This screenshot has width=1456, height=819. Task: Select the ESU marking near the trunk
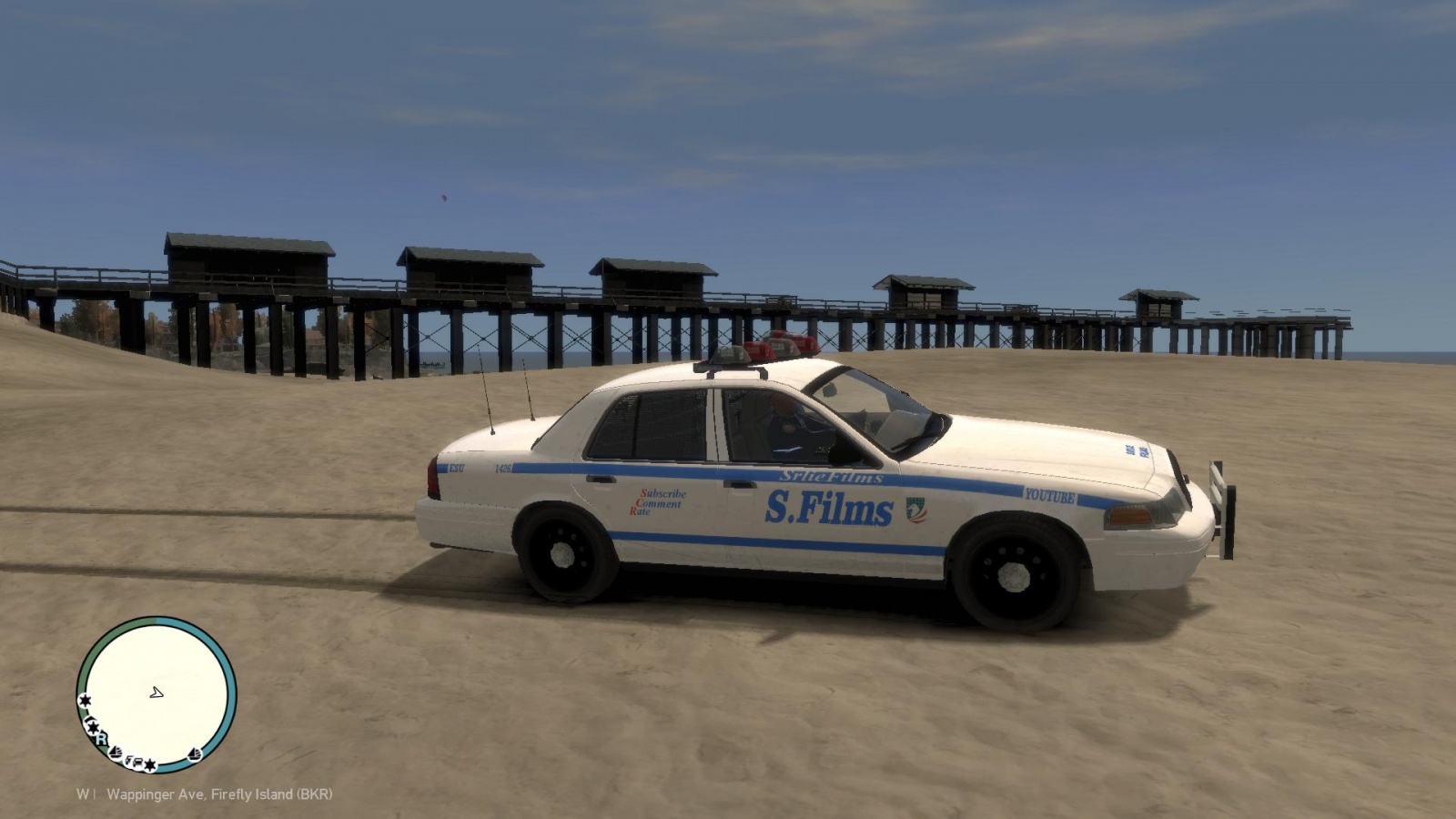point(456,466)
